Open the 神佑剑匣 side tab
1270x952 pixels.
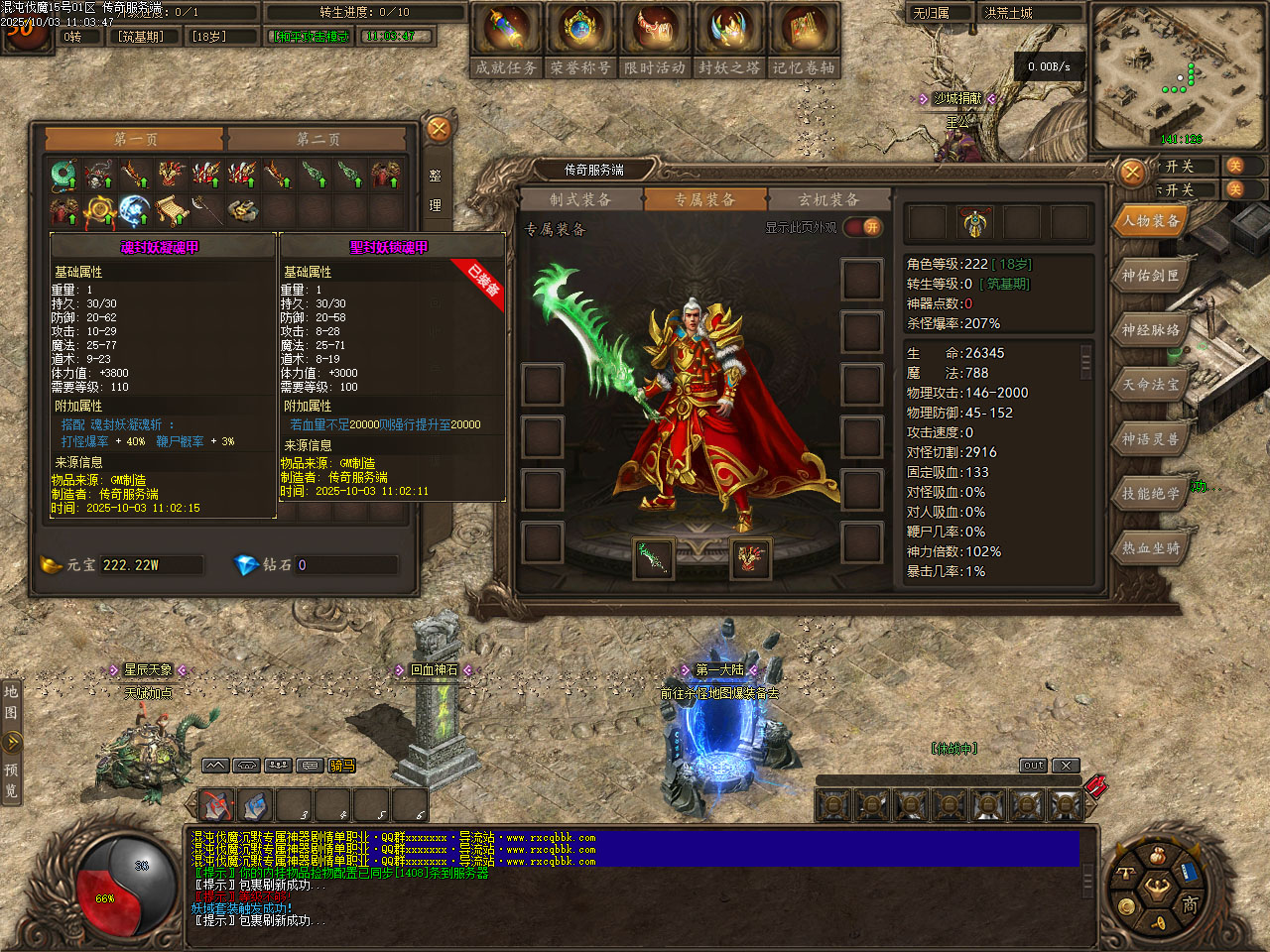tap(1151, 276)
